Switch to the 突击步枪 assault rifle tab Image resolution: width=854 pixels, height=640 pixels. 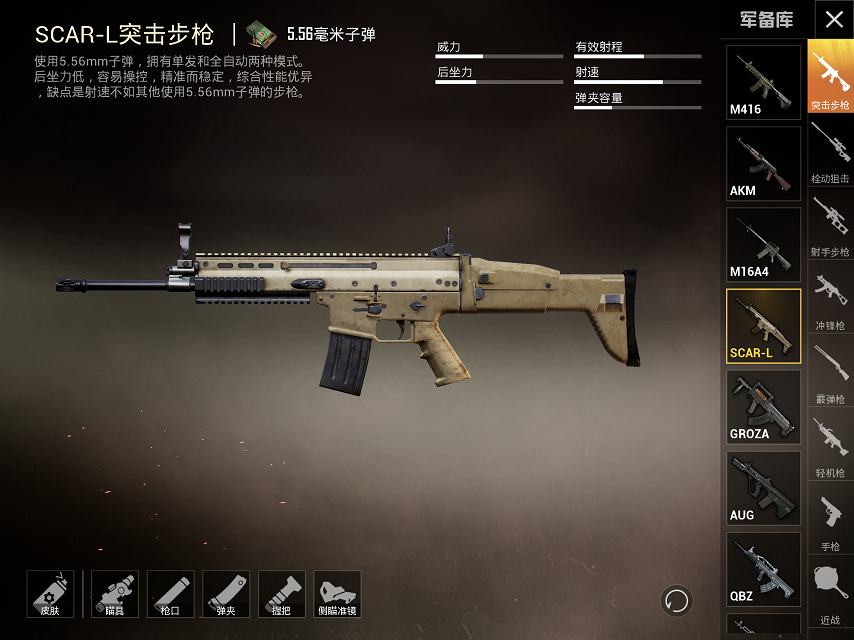click(830, 77)
